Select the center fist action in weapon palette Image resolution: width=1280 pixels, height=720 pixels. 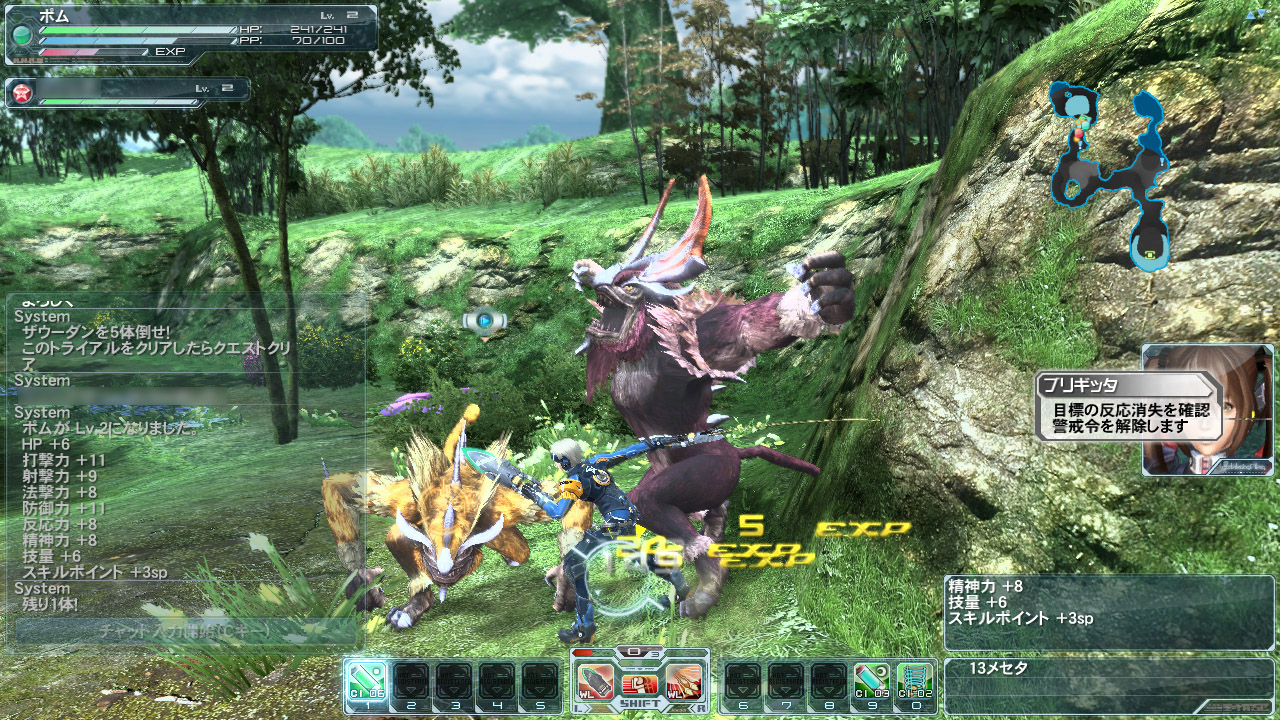coord(639,684)
